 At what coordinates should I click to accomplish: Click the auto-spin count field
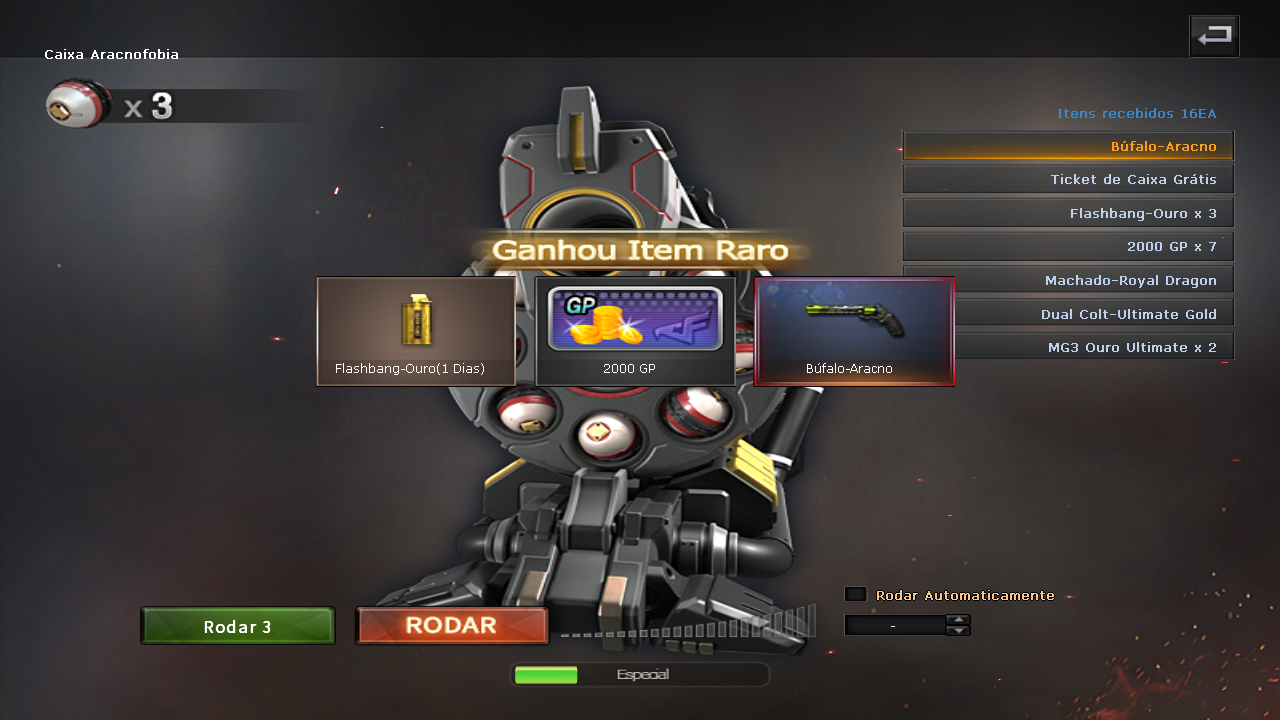coord(894,625)
